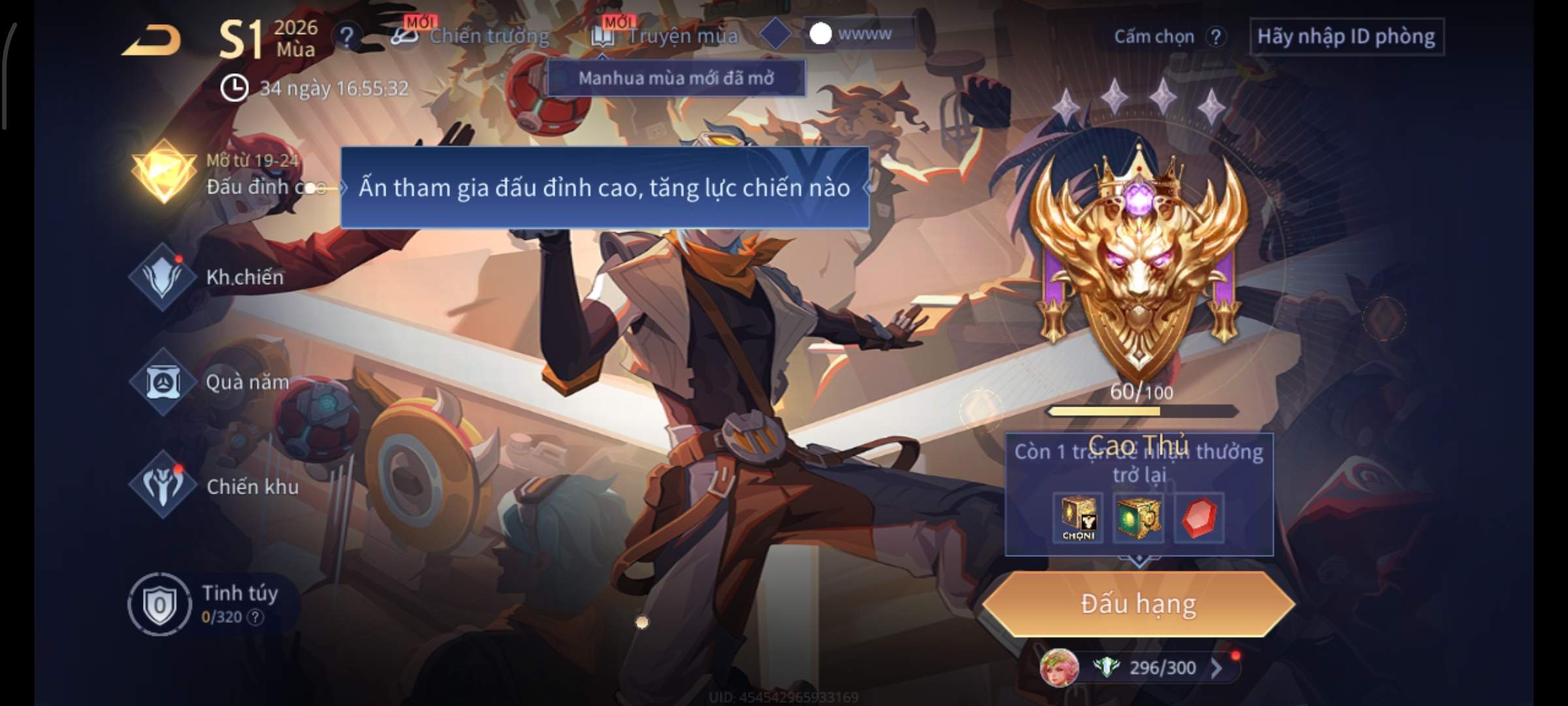Open season help question mark beside S1
The height and width of the screenshot is (706, 1568).
click(x=346, y=37)
